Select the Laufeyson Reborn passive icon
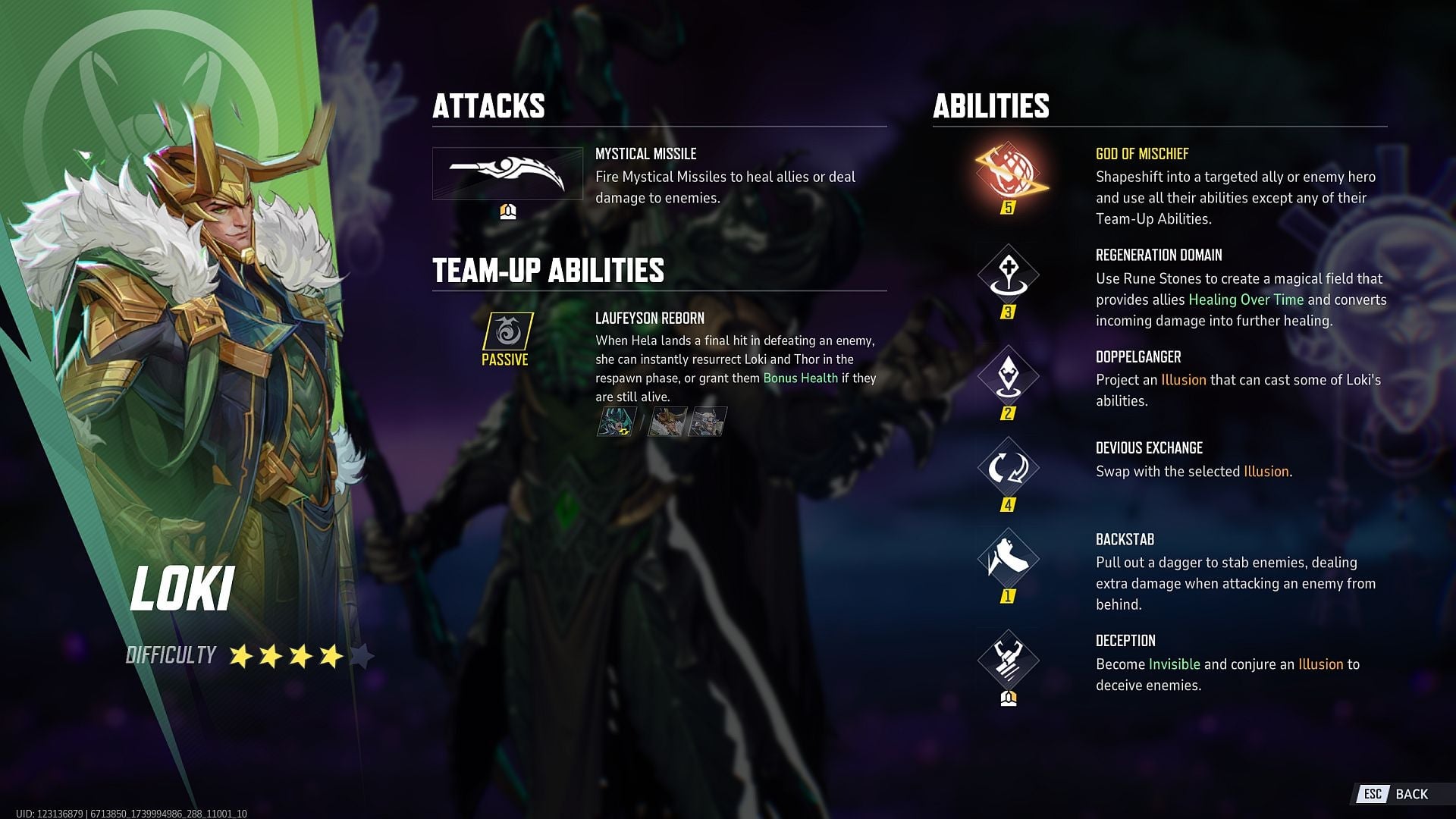 [x=510, y=332]
